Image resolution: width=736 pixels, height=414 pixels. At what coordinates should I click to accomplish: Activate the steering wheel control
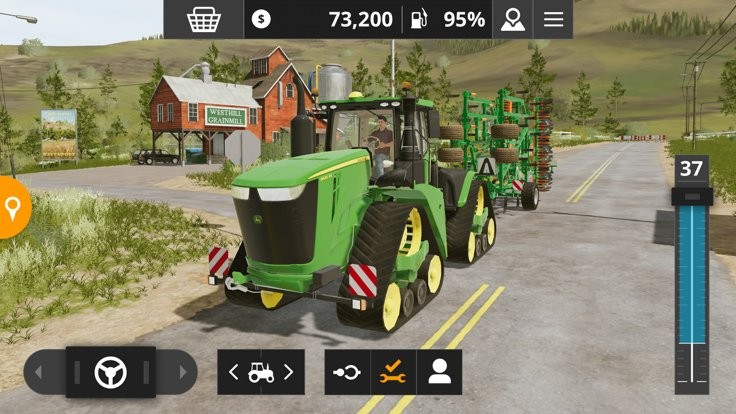(x=110, y=372)
